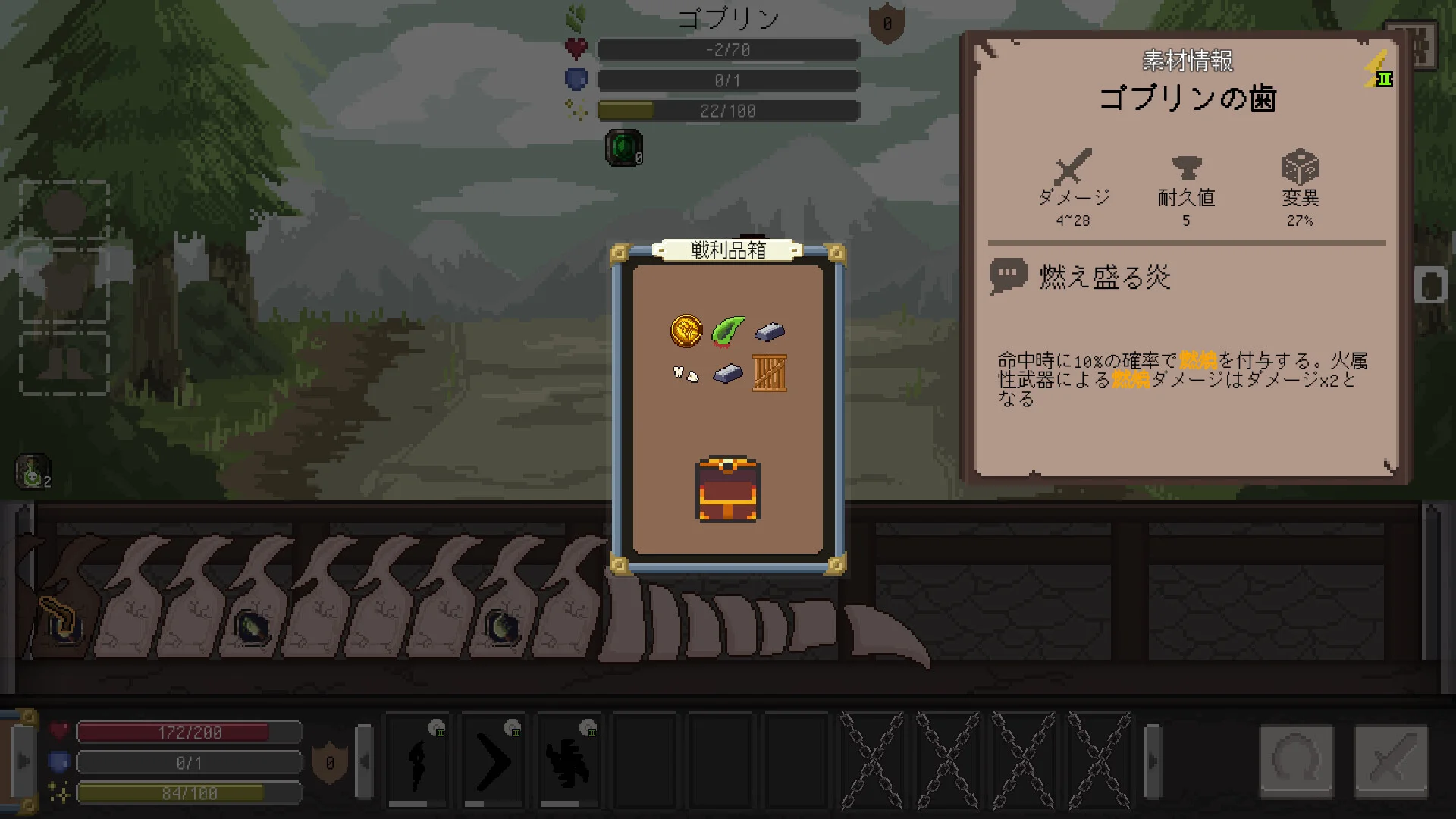This screenshot has height=819, width=1456.
Task: Select the goblin teeth loot item
Action: tap(686, 373)
